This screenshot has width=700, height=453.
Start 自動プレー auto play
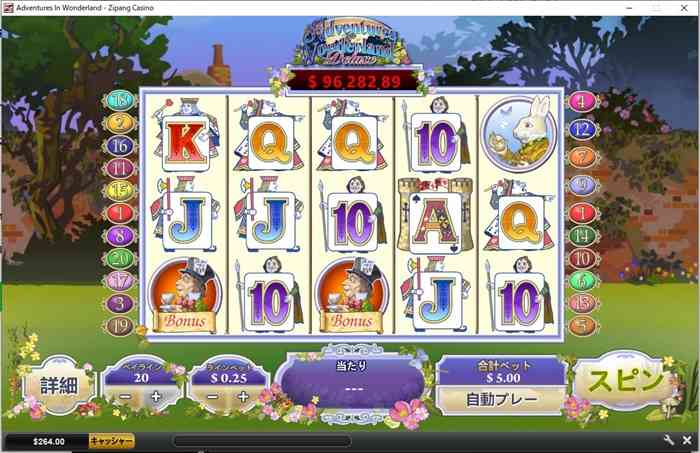pyautogui.click(x=501, y=397)
